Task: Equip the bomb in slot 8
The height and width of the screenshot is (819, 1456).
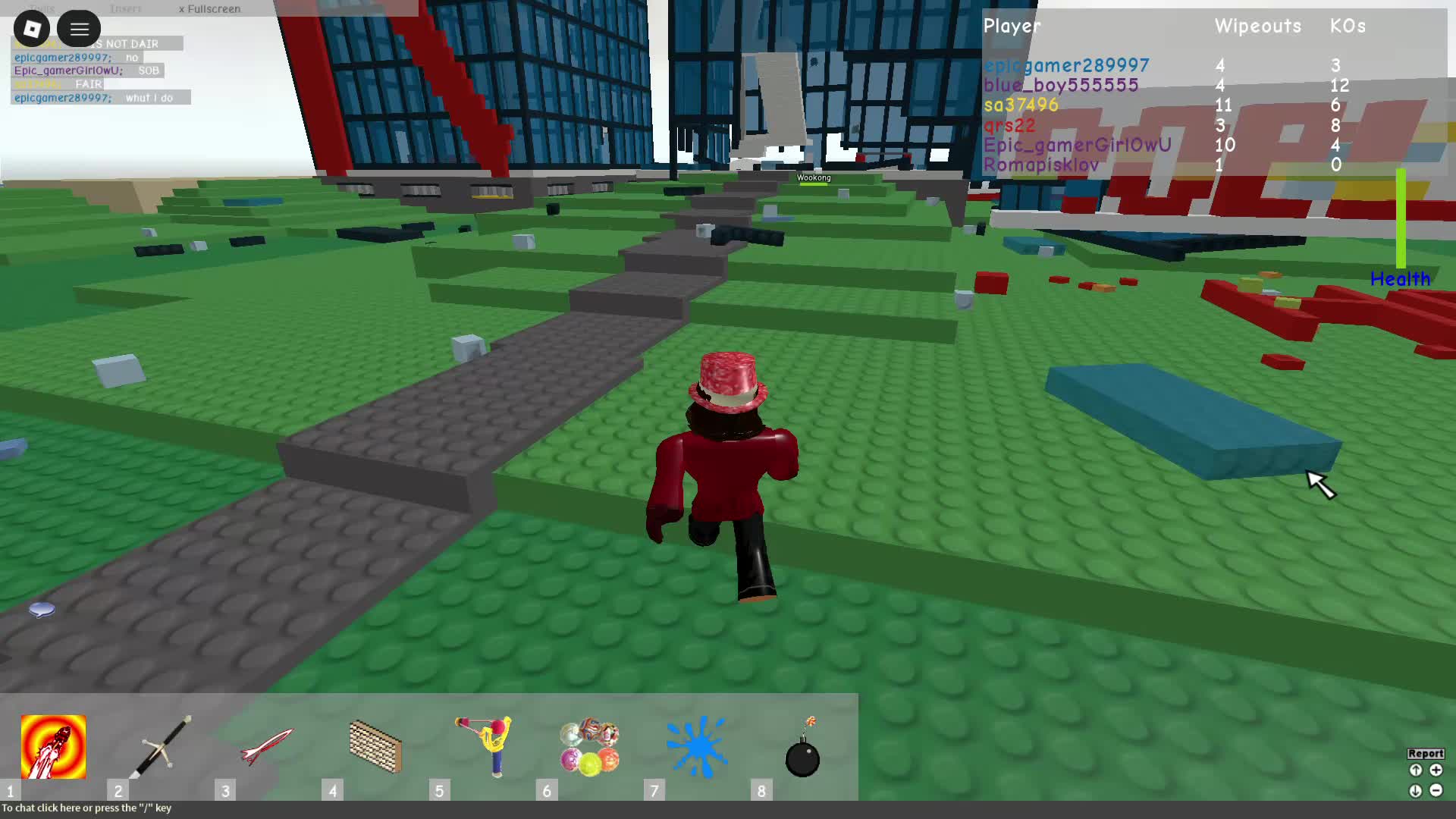Action: [804, 747]
